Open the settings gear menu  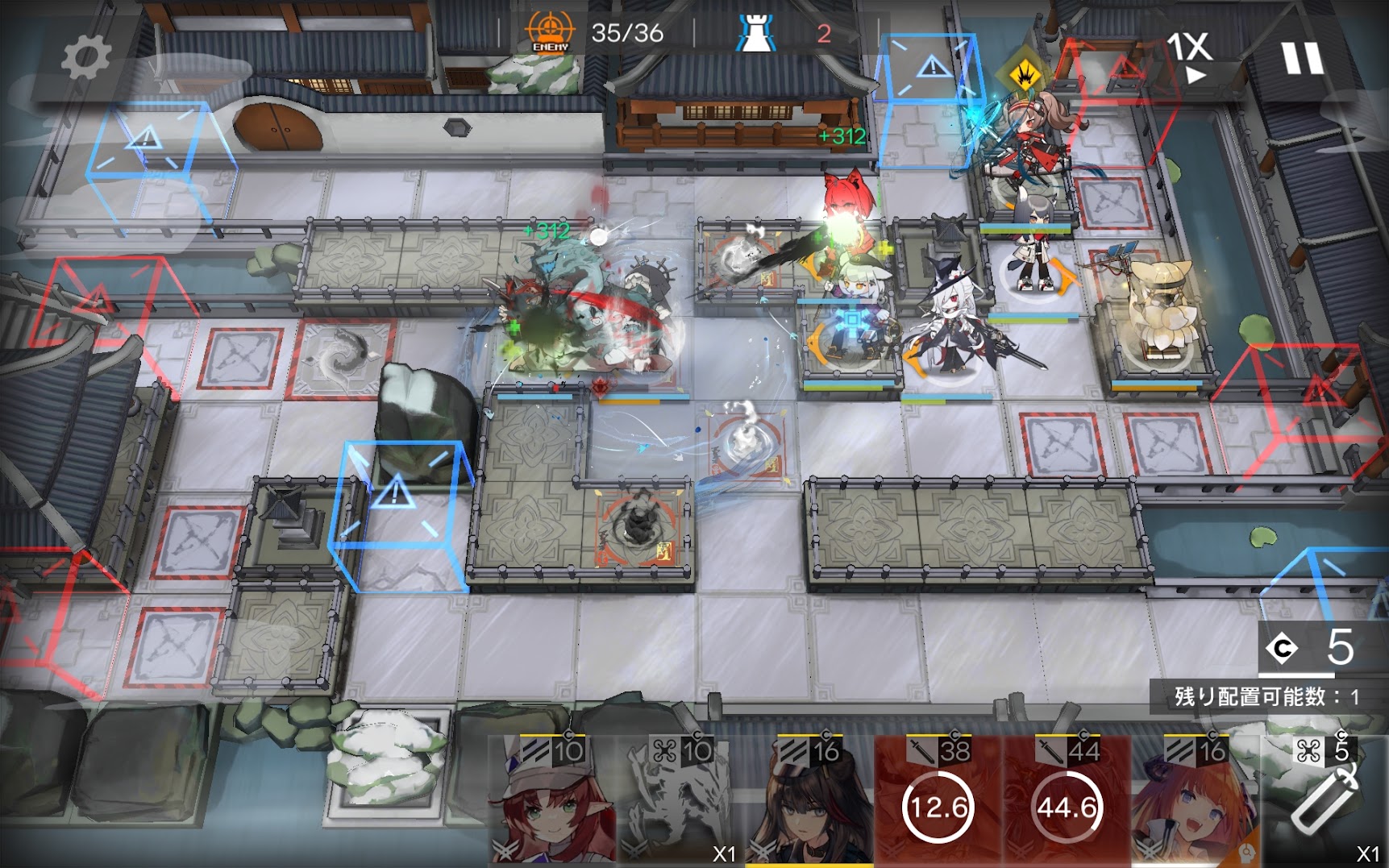click(85, 57)
